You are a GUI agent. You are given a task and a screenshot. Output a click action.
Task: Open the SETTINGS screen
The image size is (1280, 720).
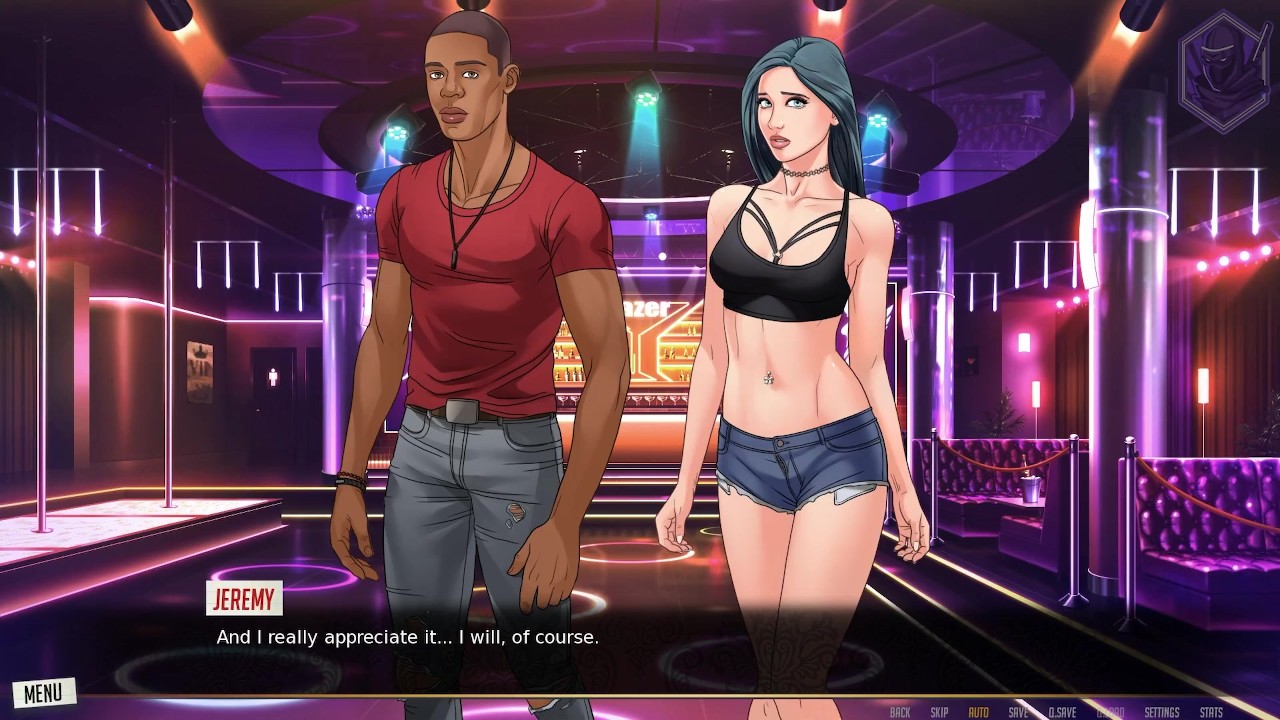pos(1162,712)
